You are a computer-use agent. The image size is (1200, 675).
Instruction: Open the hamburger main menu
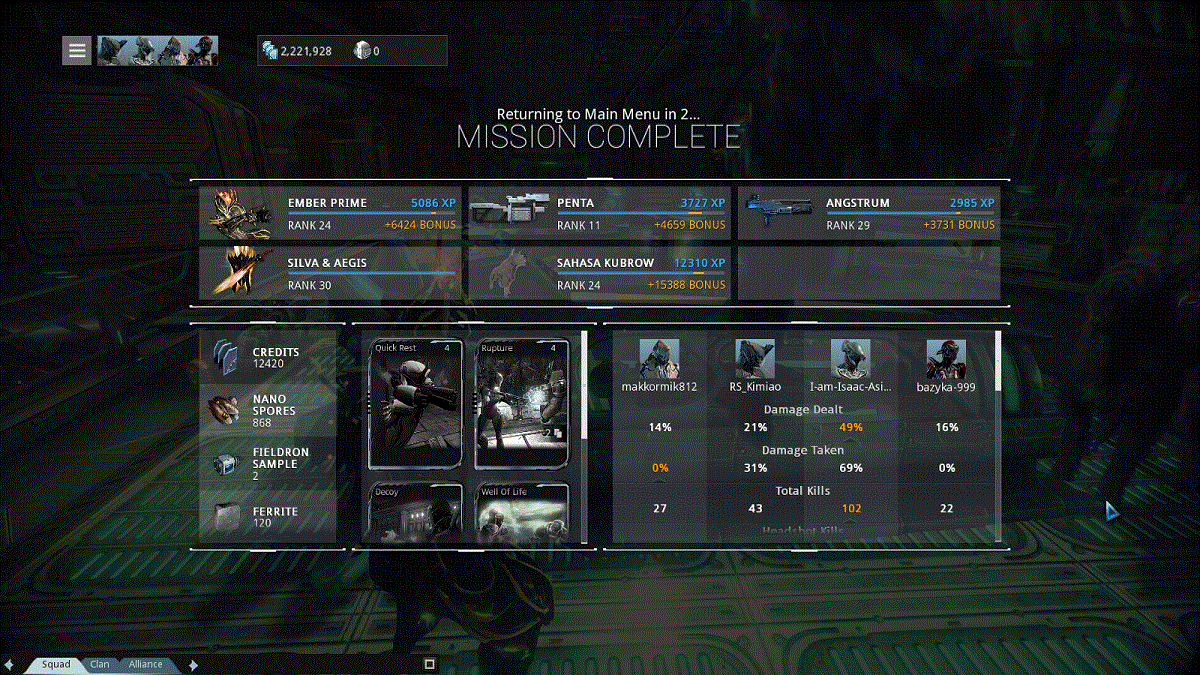77,50
